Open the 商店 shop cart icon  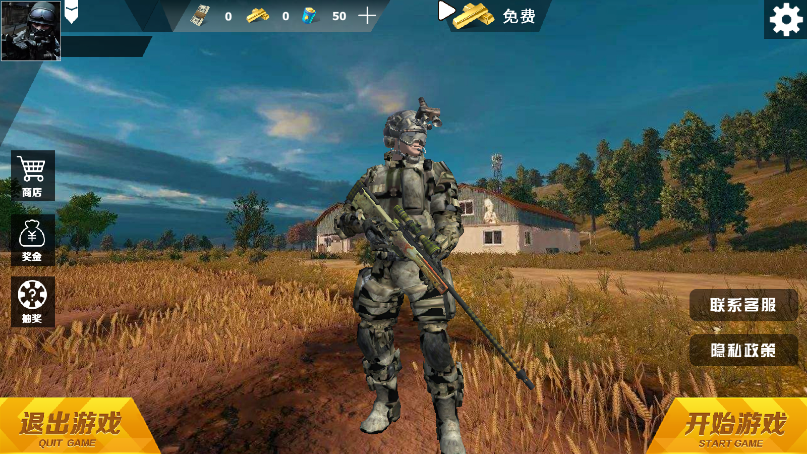tap(33, 175)
